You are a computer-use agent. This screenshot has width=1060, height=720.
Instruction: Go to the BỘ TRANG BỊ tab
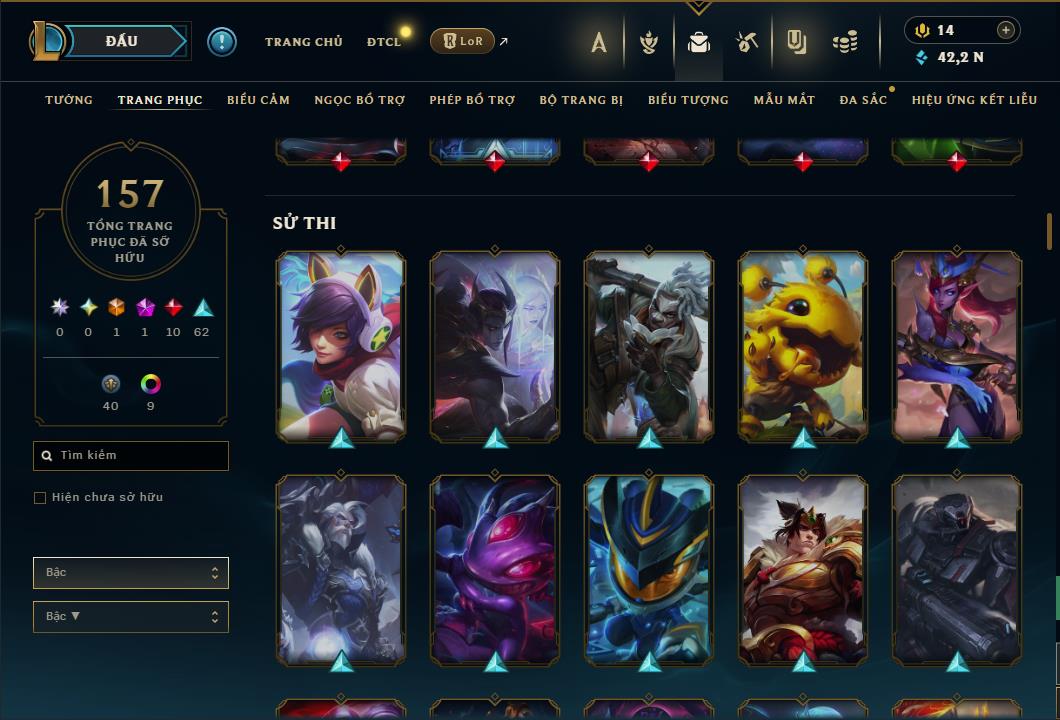[581, 100]
